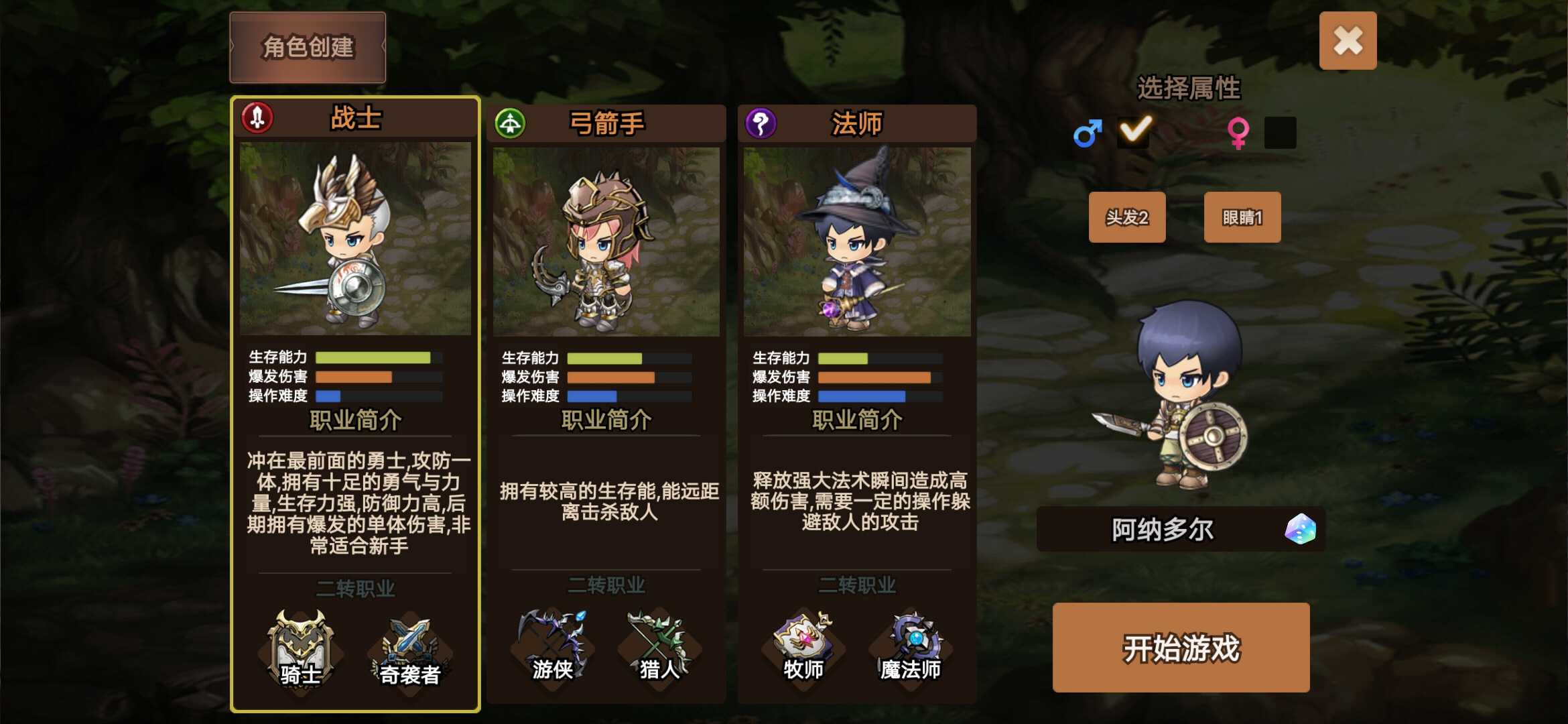Select the 法师 class panel
Viewport: 1568px width, 724px height.
click(858, 402)
